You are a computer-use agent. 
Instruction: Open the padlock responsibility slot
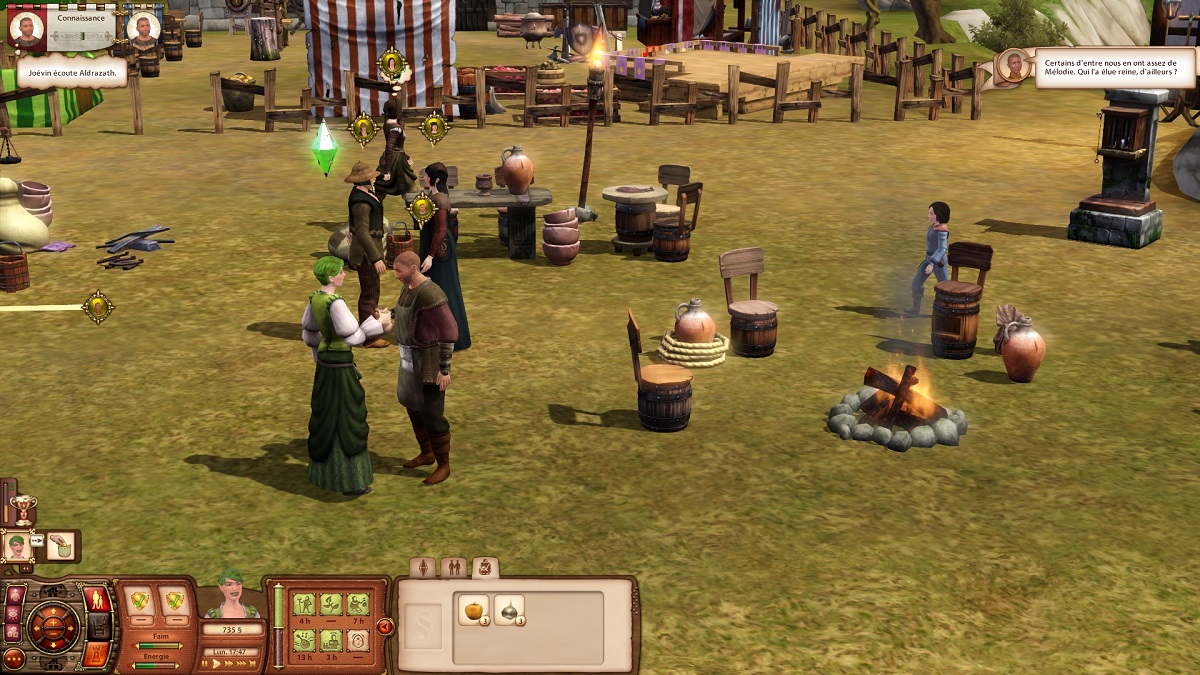click(357, 640)
